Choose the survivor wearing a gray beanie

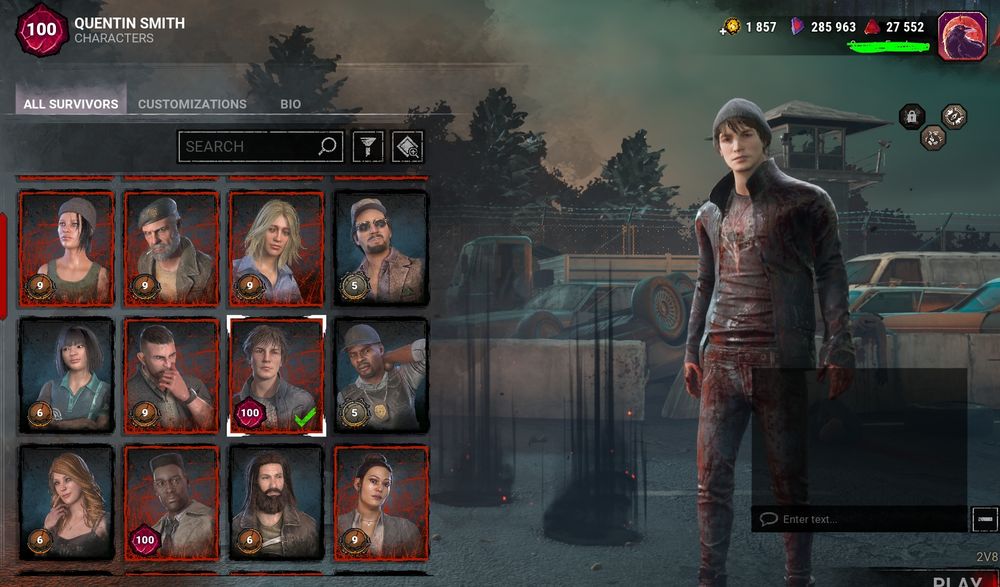tap(67, 248)
